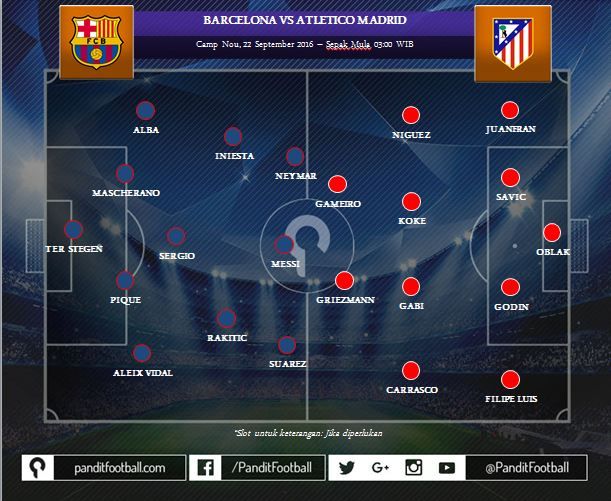Select Filipe Luis's marker

510,380
